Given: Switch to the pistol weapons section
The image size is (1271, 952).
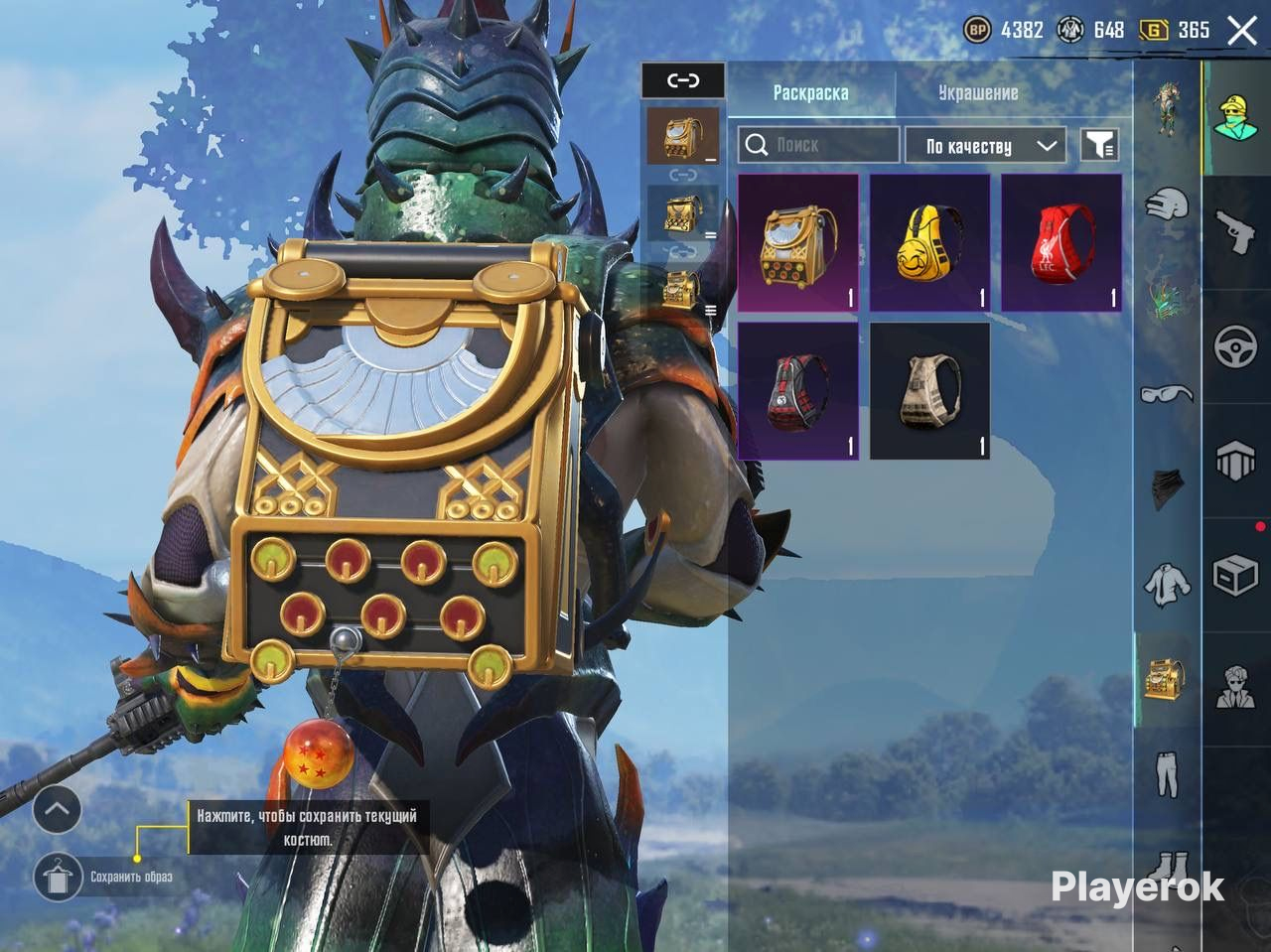Looking at the screenshot, I should 1236,231.
